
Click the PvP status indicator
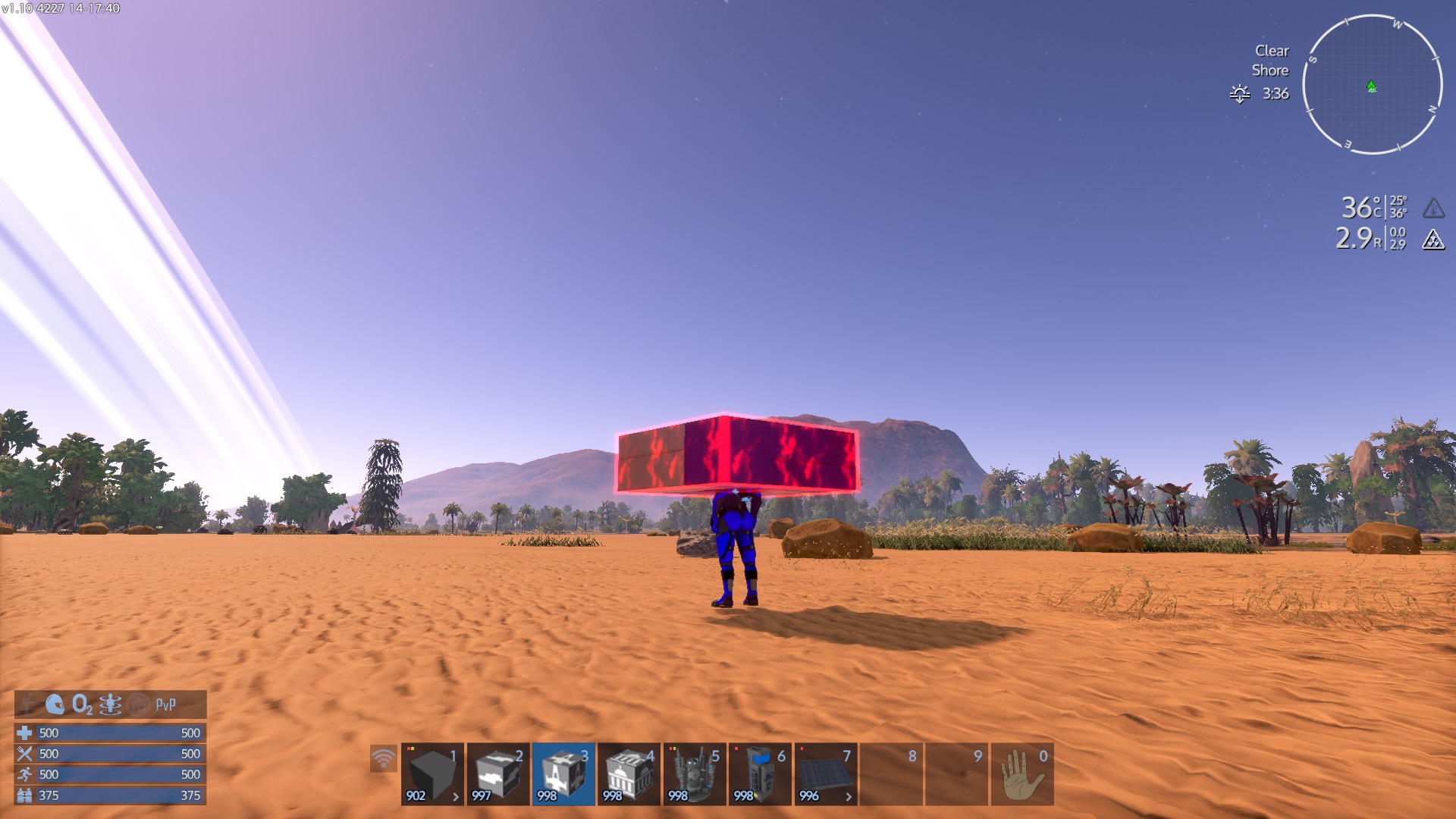pyautogui.click(x=165, y=704)
